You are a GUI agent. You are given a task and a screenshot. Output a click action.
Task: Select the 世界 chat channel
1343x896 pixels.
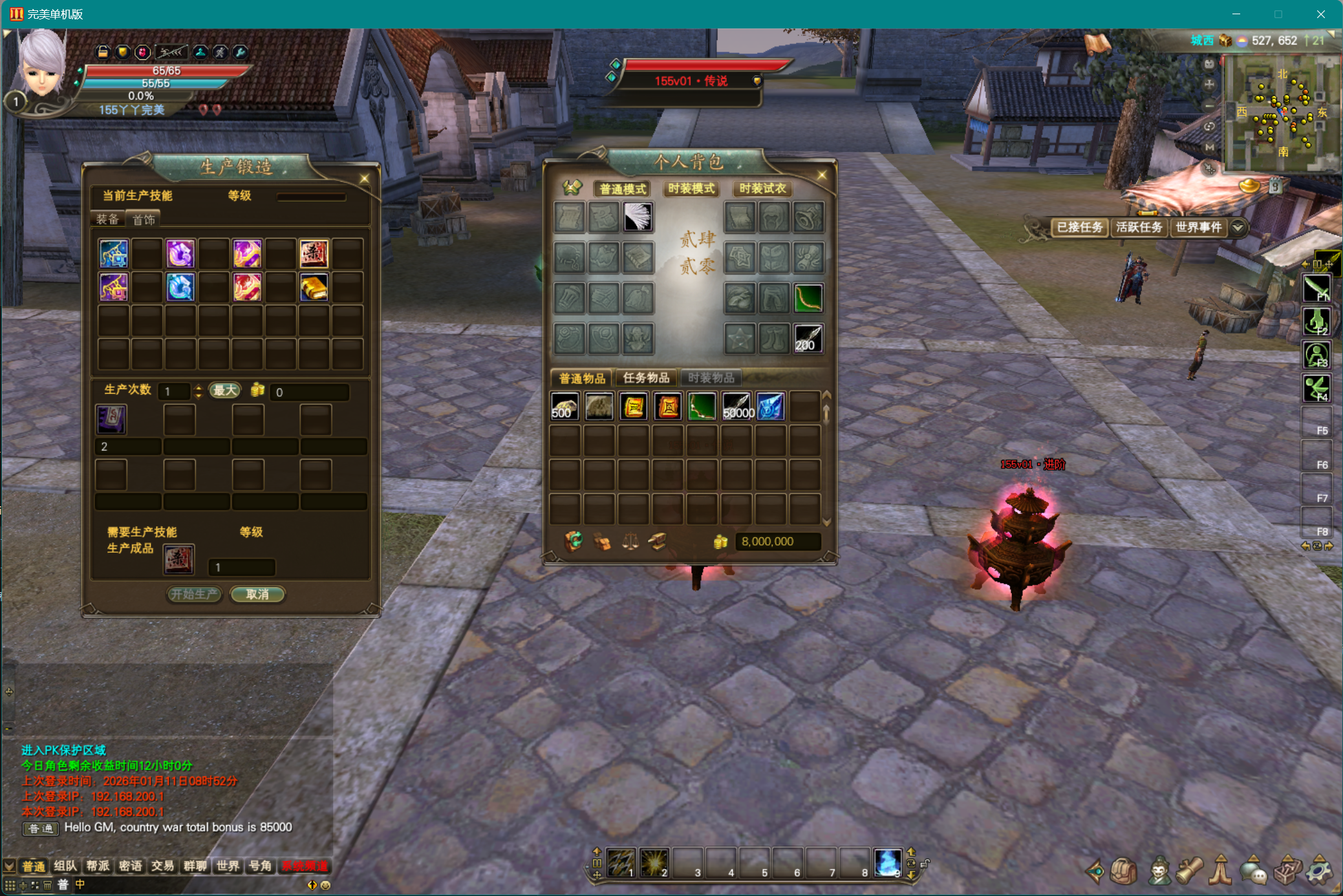pyautogui.click(x=228, y=866)
